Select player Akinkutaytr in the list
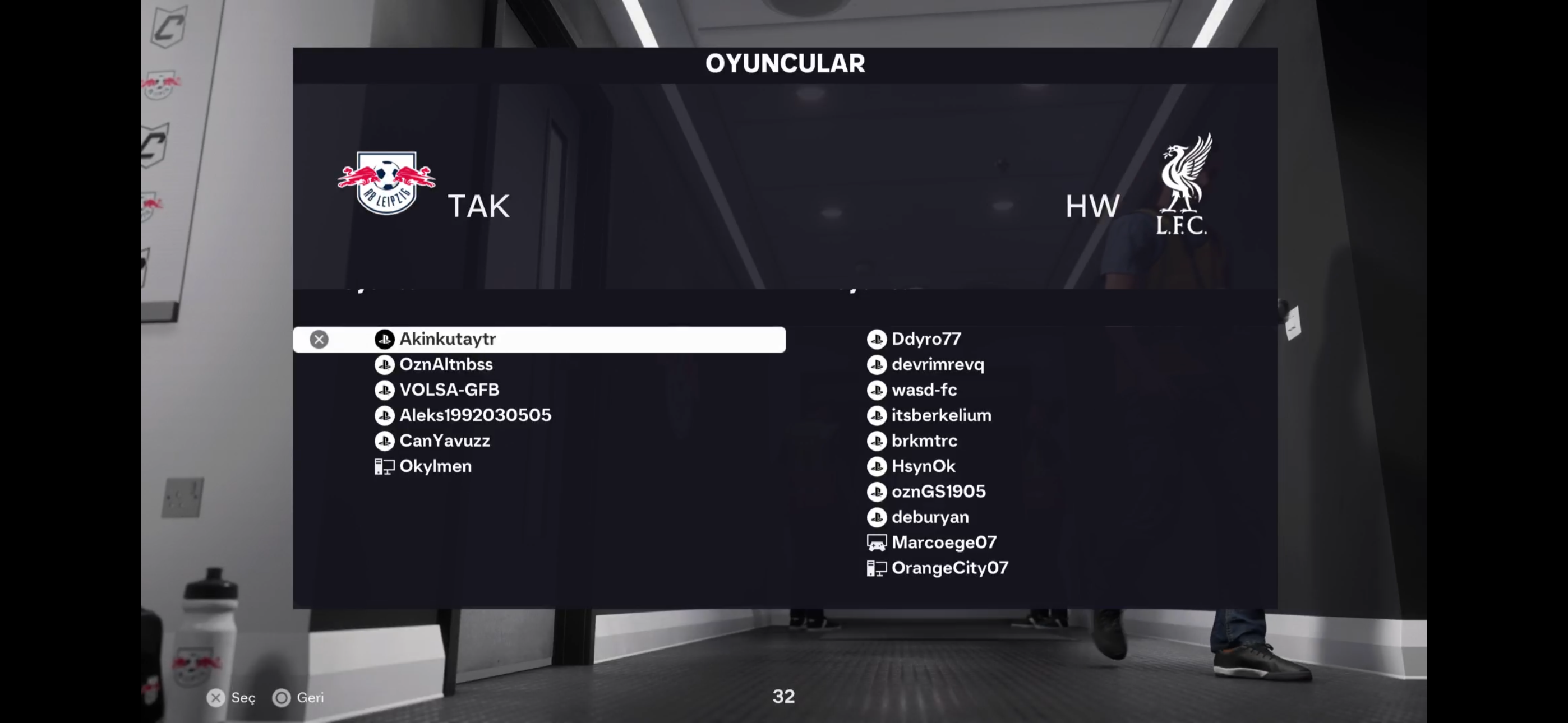1568x723 pixels. 448,339
